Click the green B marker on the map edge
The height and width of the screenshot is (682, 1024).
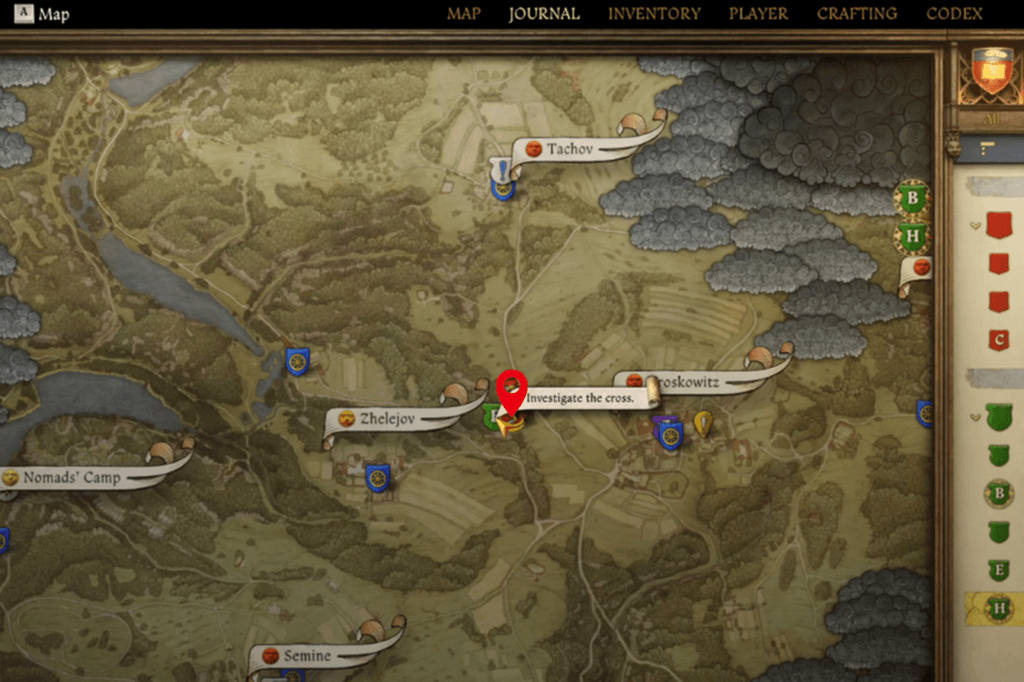[x=911, y=198]
